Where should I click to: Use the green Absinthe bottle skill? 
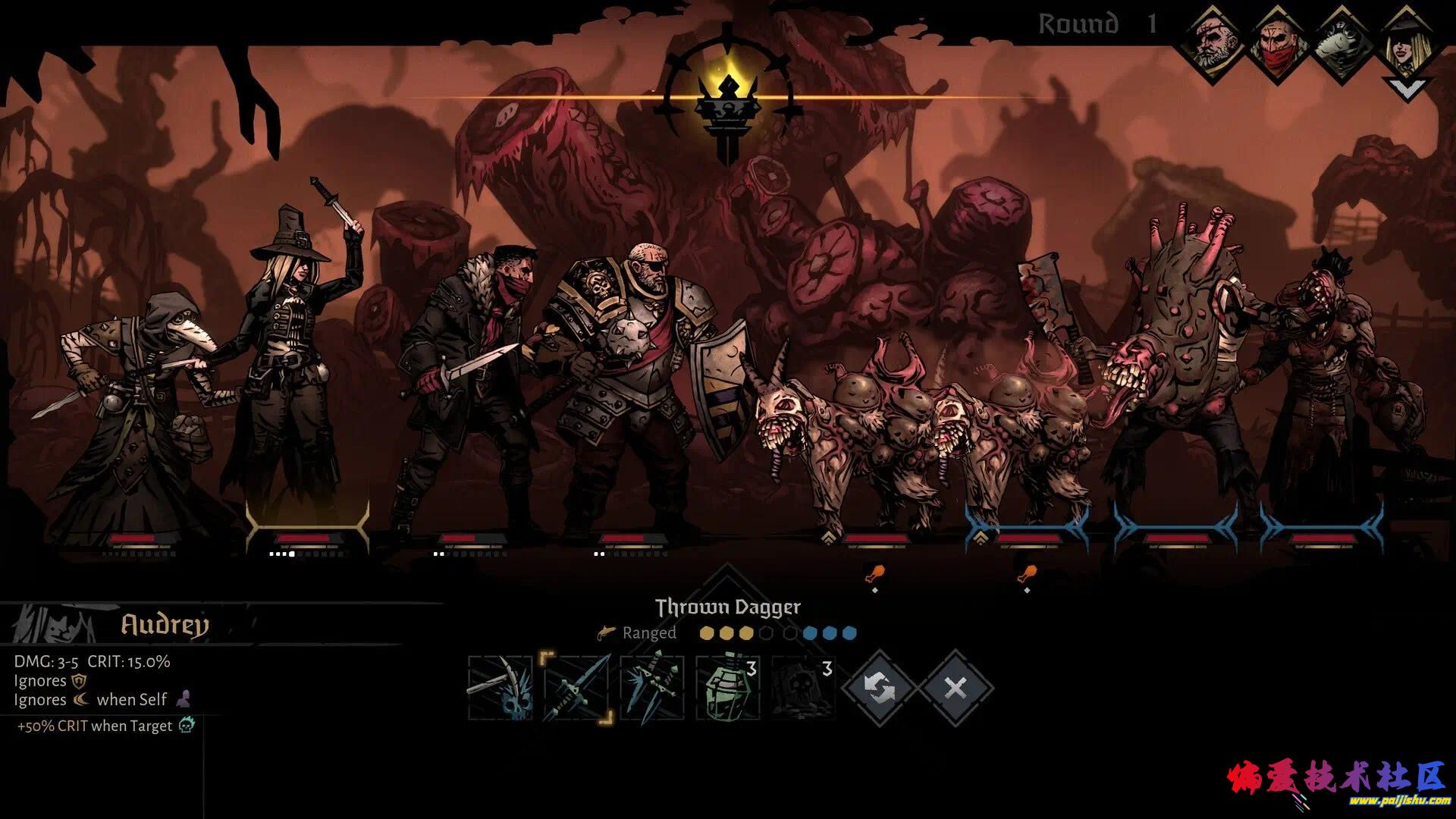coord(727,688)
